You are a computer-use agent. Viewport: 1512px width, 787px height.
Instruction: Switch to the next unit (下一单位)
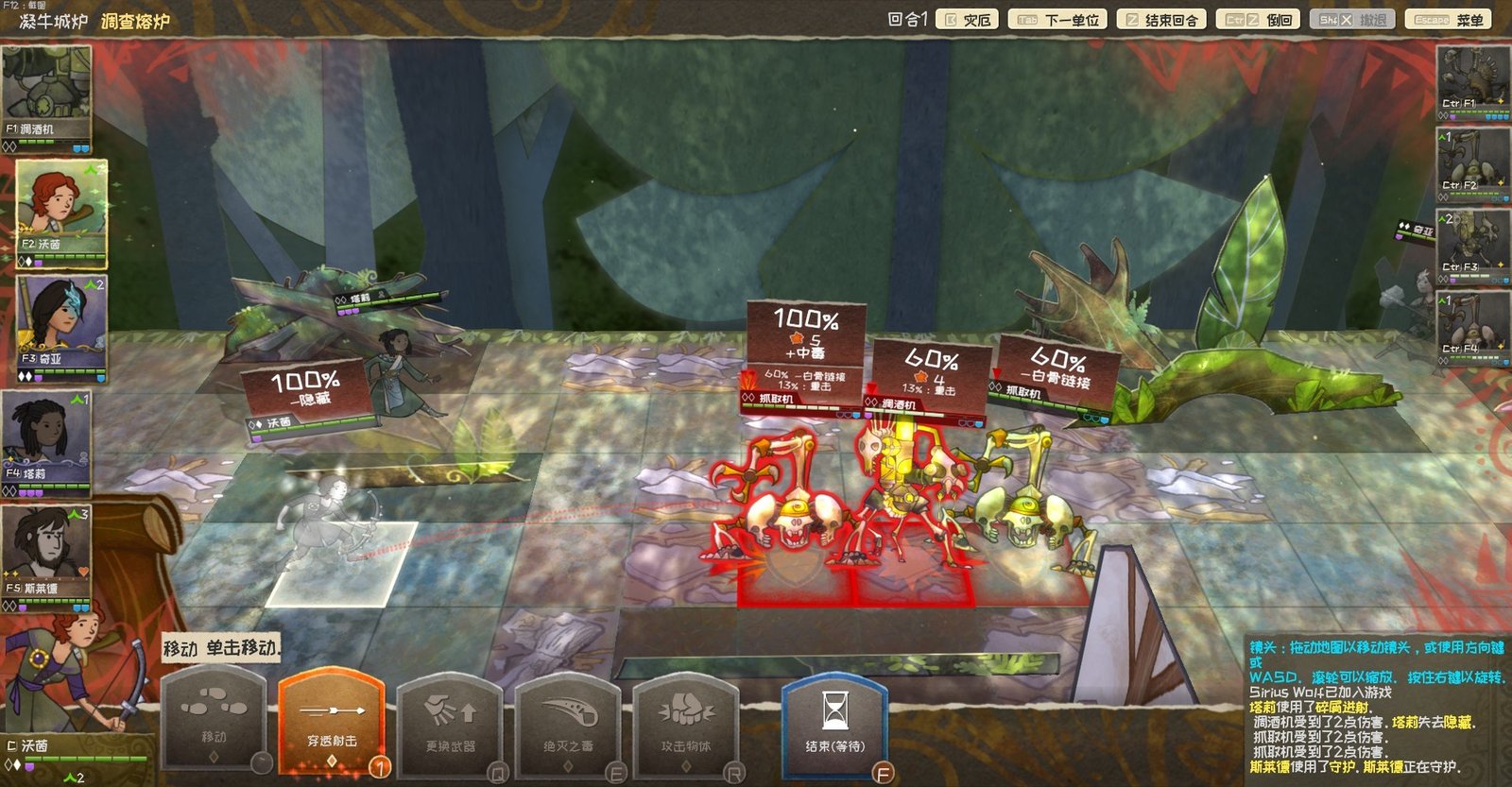point(1058,20)
